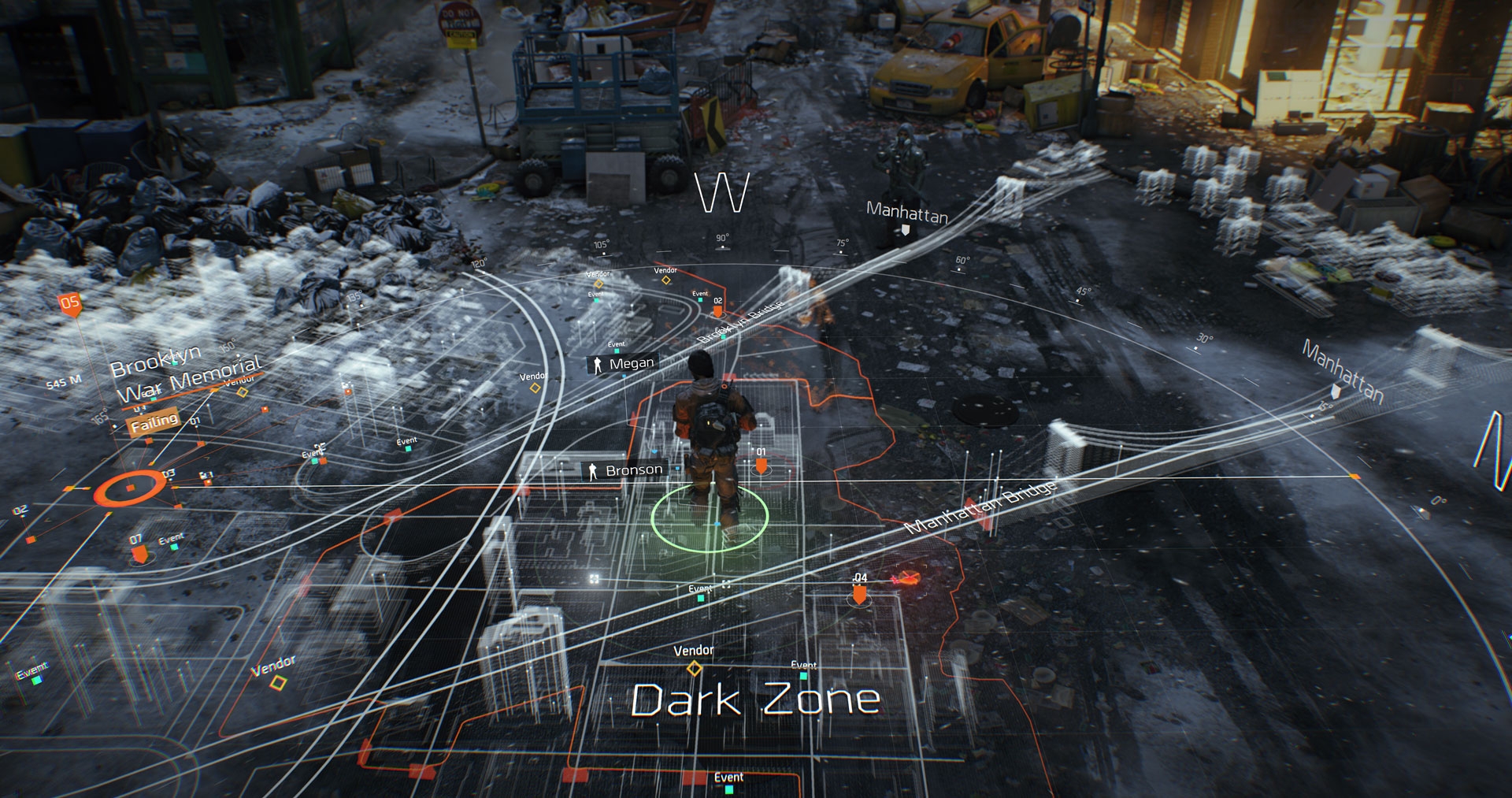1512x798 pixels.
Task: Click the orange 05 mission flag
Action: click(70, 303)
